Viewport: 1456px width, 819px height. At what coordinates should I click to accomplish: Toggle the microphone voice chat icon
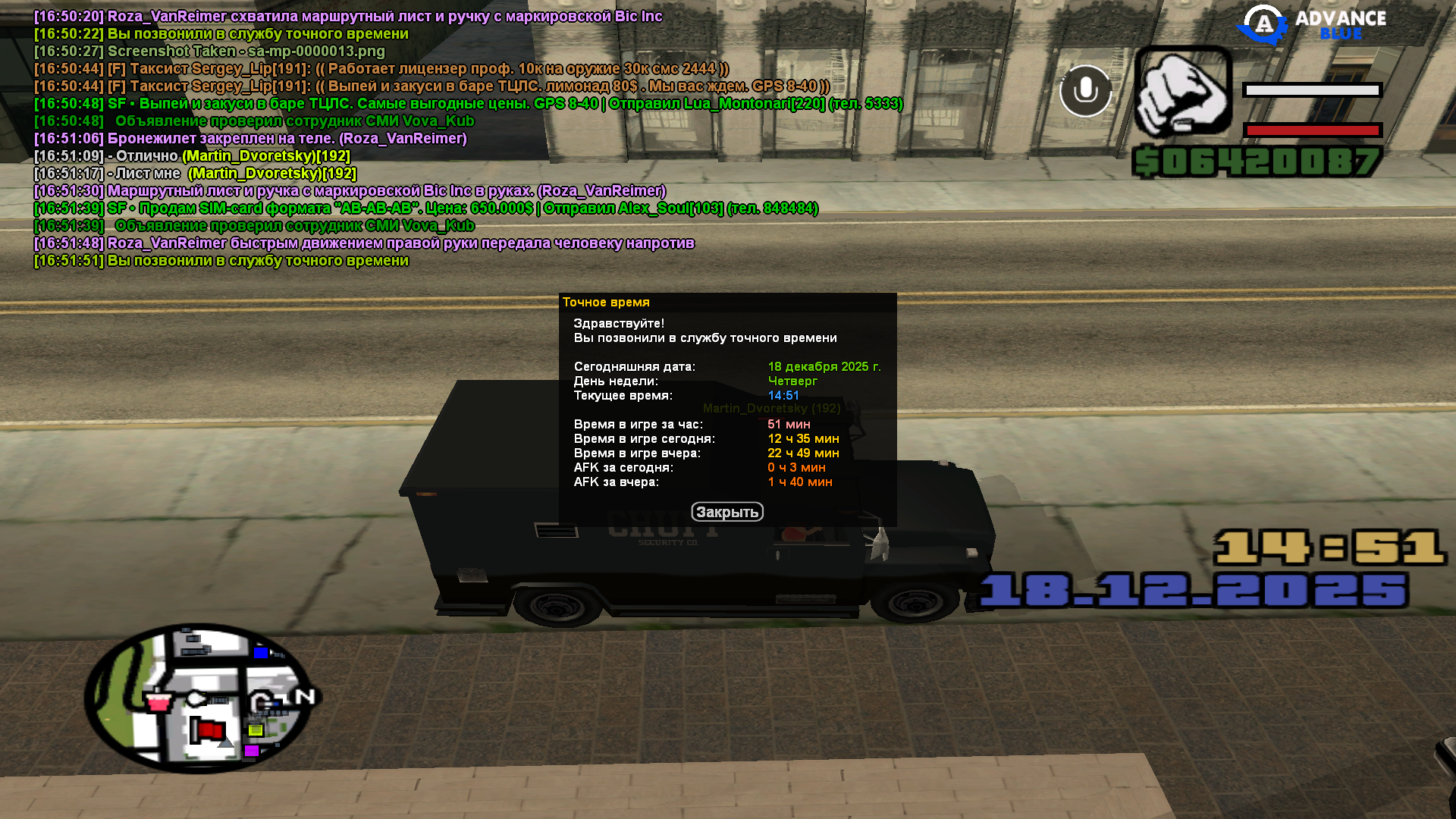1085,90
